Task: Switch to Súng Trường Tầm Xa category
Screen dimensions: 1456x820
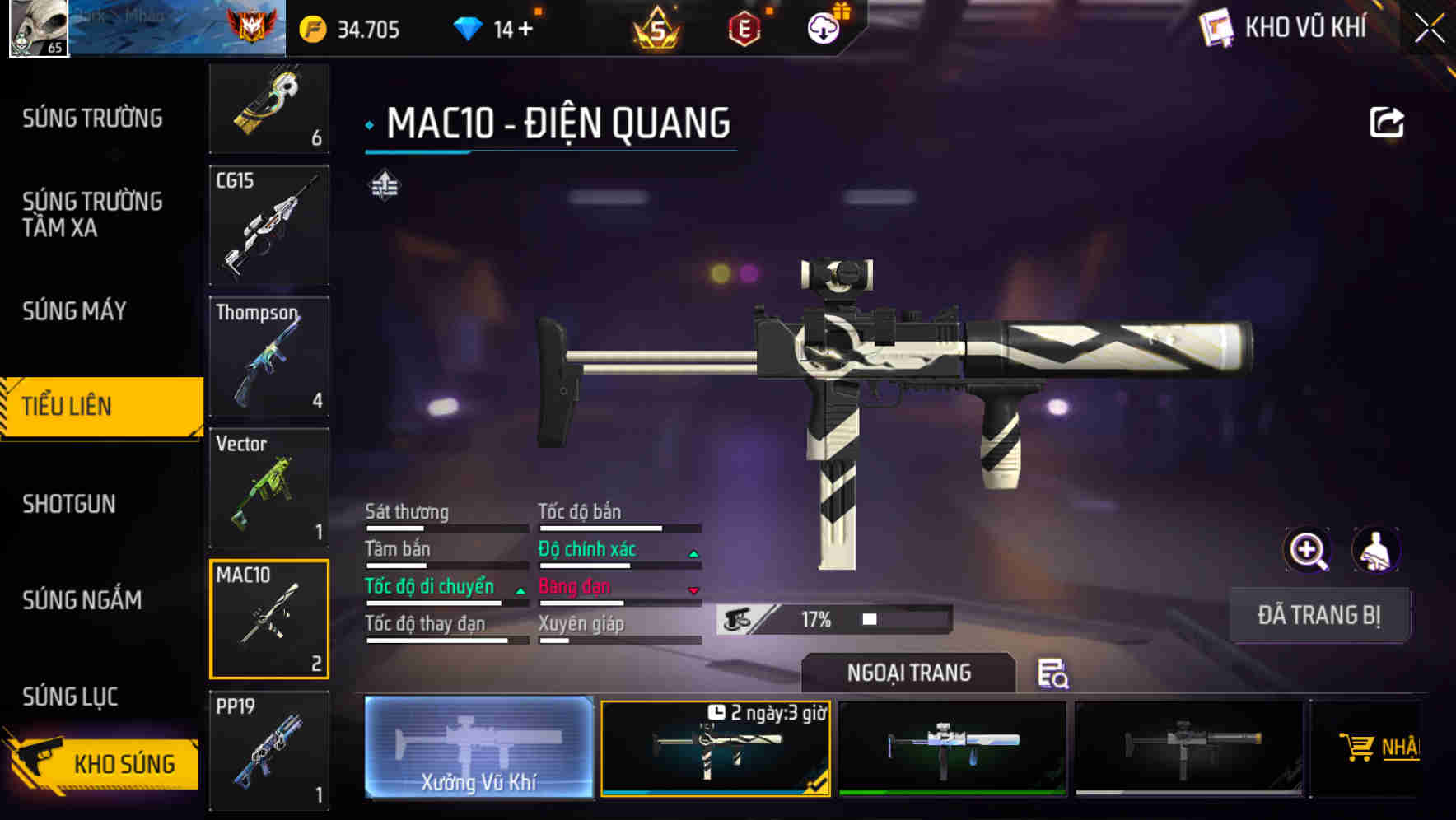Action: [92, 214]
